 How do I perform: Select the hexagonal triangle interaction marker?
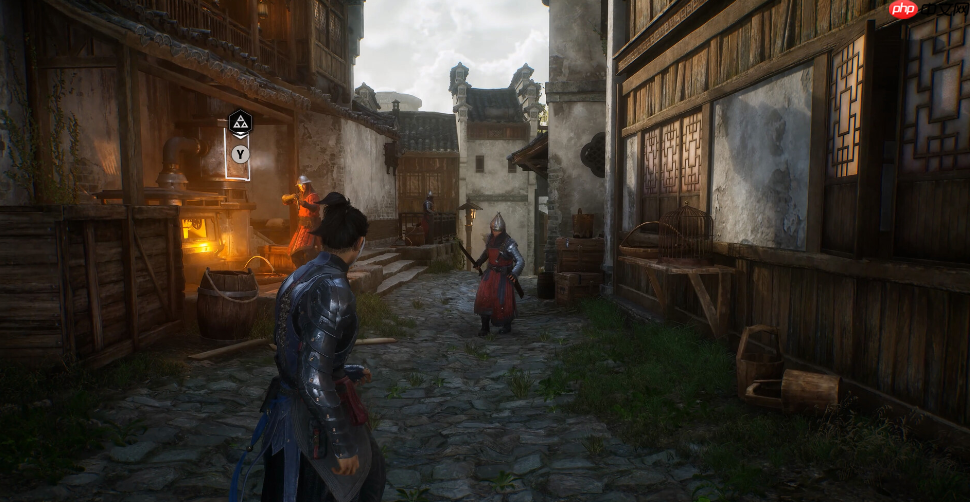pos(240,123)
